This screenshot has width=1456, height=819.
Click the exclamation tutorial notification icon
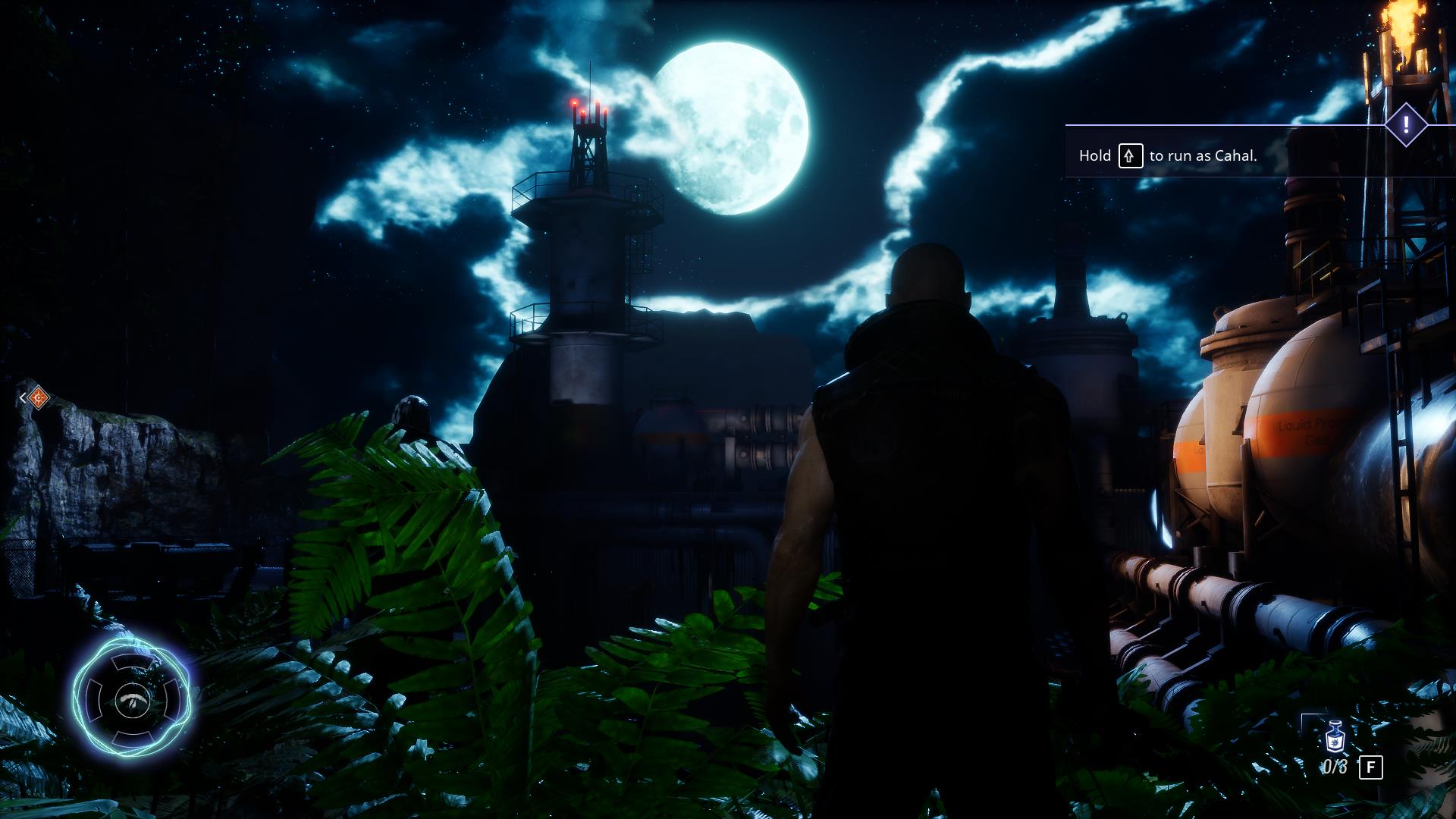click(1406, 124)
